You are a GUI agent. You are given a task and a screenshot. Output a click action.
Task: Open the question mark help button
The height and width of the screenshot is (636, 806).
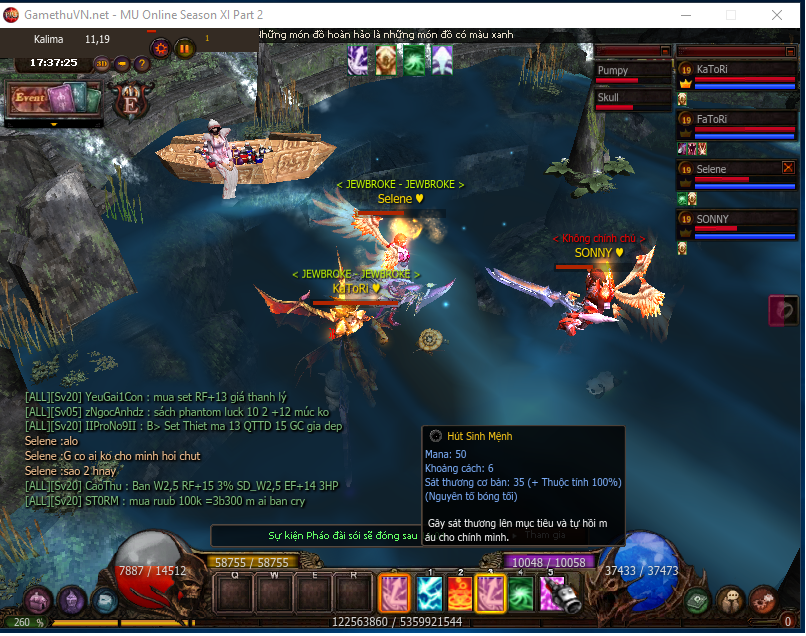[x=141, y=64]
